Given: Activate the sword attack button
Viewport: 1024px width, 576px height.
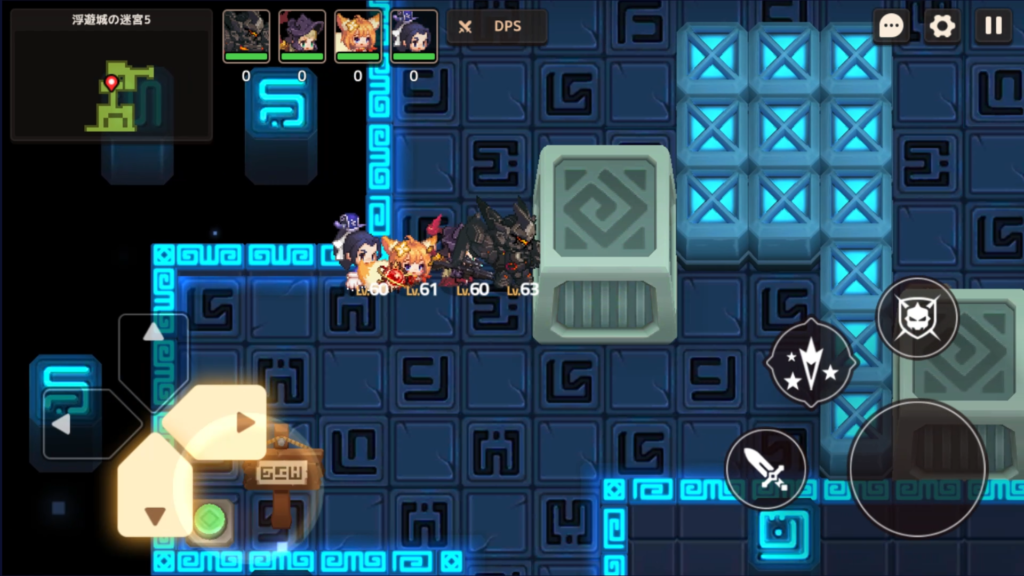Looking at the screenshot, I should 766,469.
